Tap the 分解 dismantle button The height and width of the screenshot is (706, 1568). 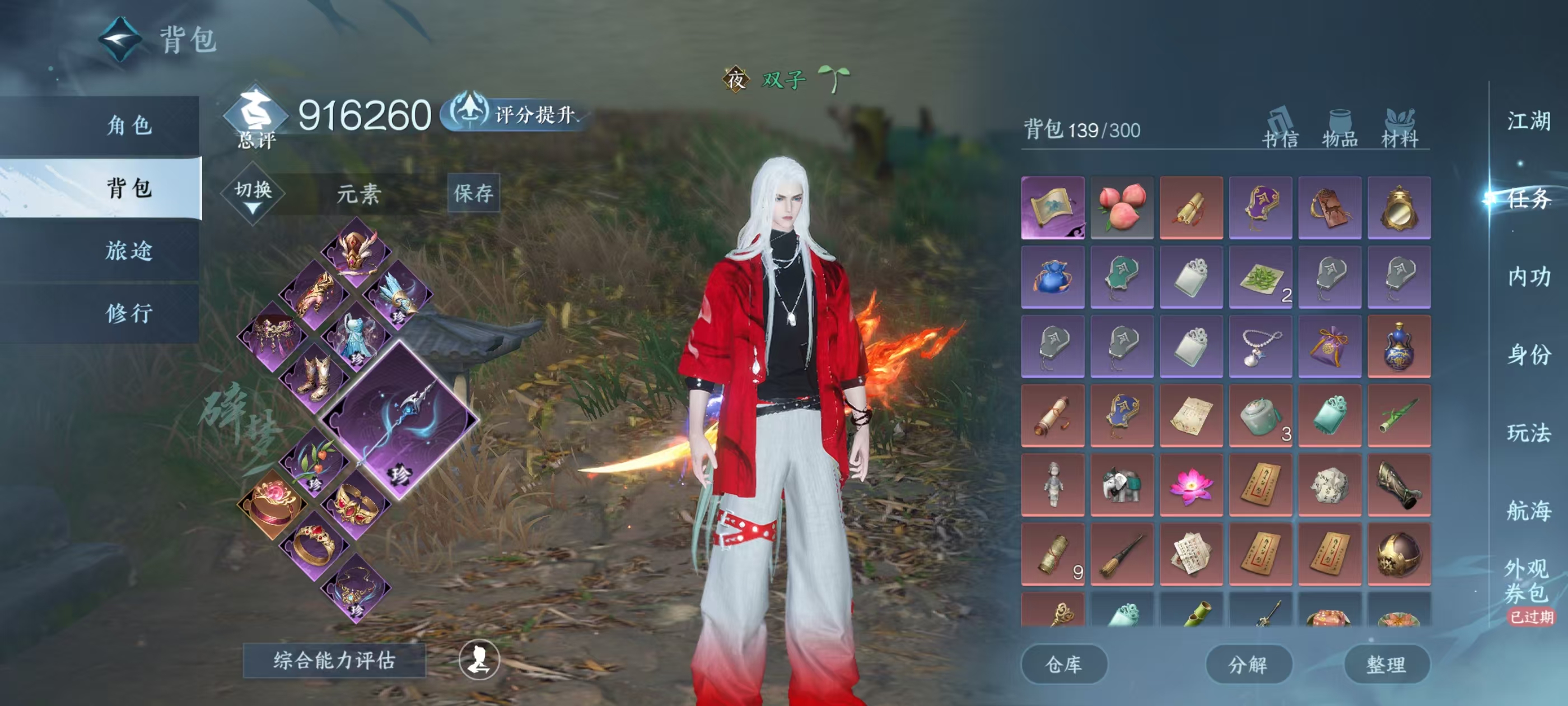point(1248,664)
